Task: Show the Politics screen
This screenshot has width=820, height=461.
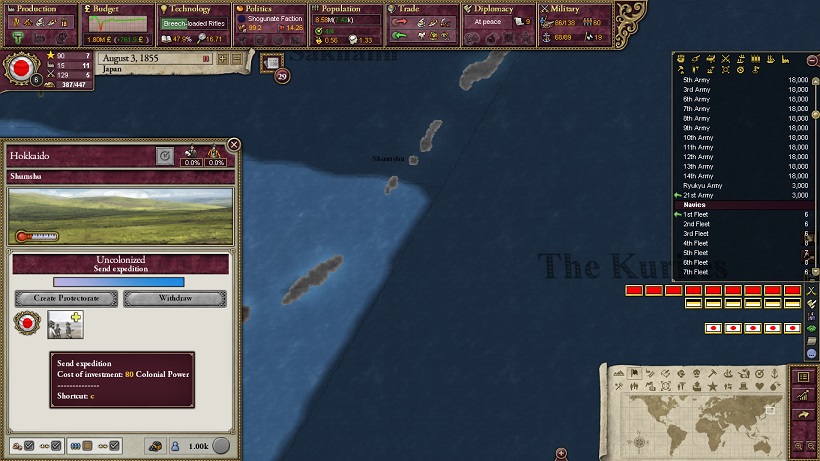Action: pos(270,9)
